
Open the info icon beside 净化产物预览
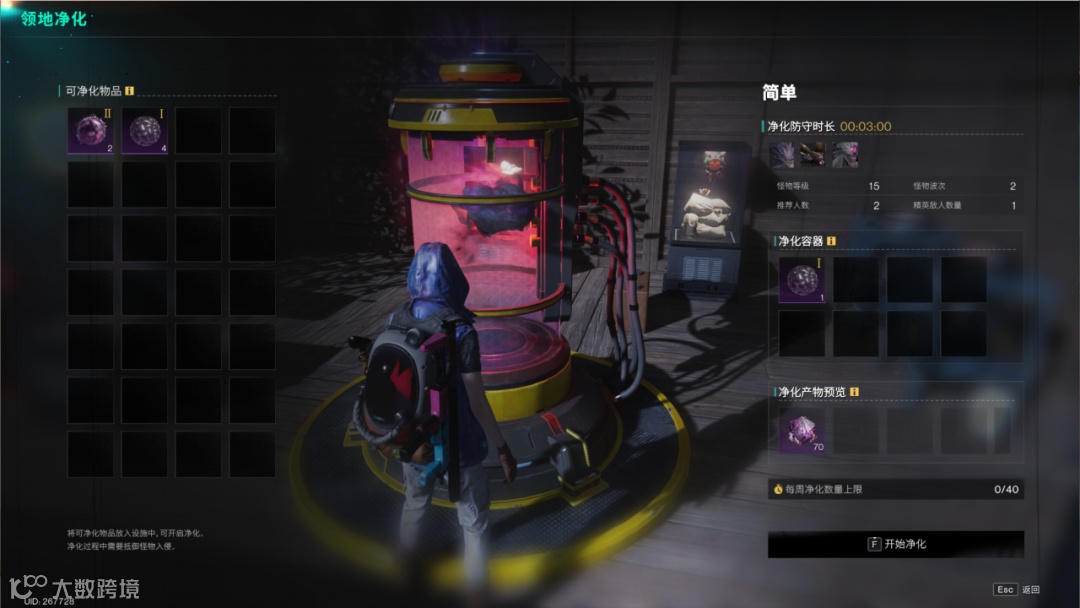[x=855, y=392]
